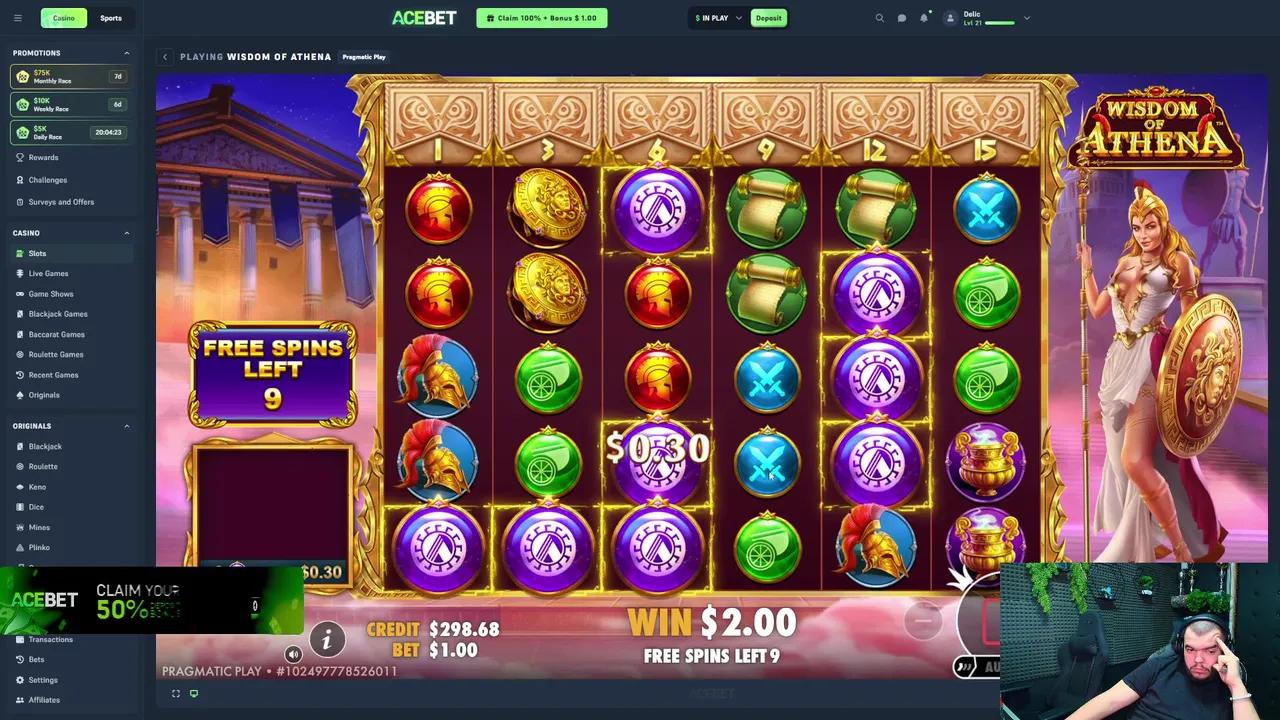
Task: Open Live Games from the sidebar
Action: click(22, 273)
